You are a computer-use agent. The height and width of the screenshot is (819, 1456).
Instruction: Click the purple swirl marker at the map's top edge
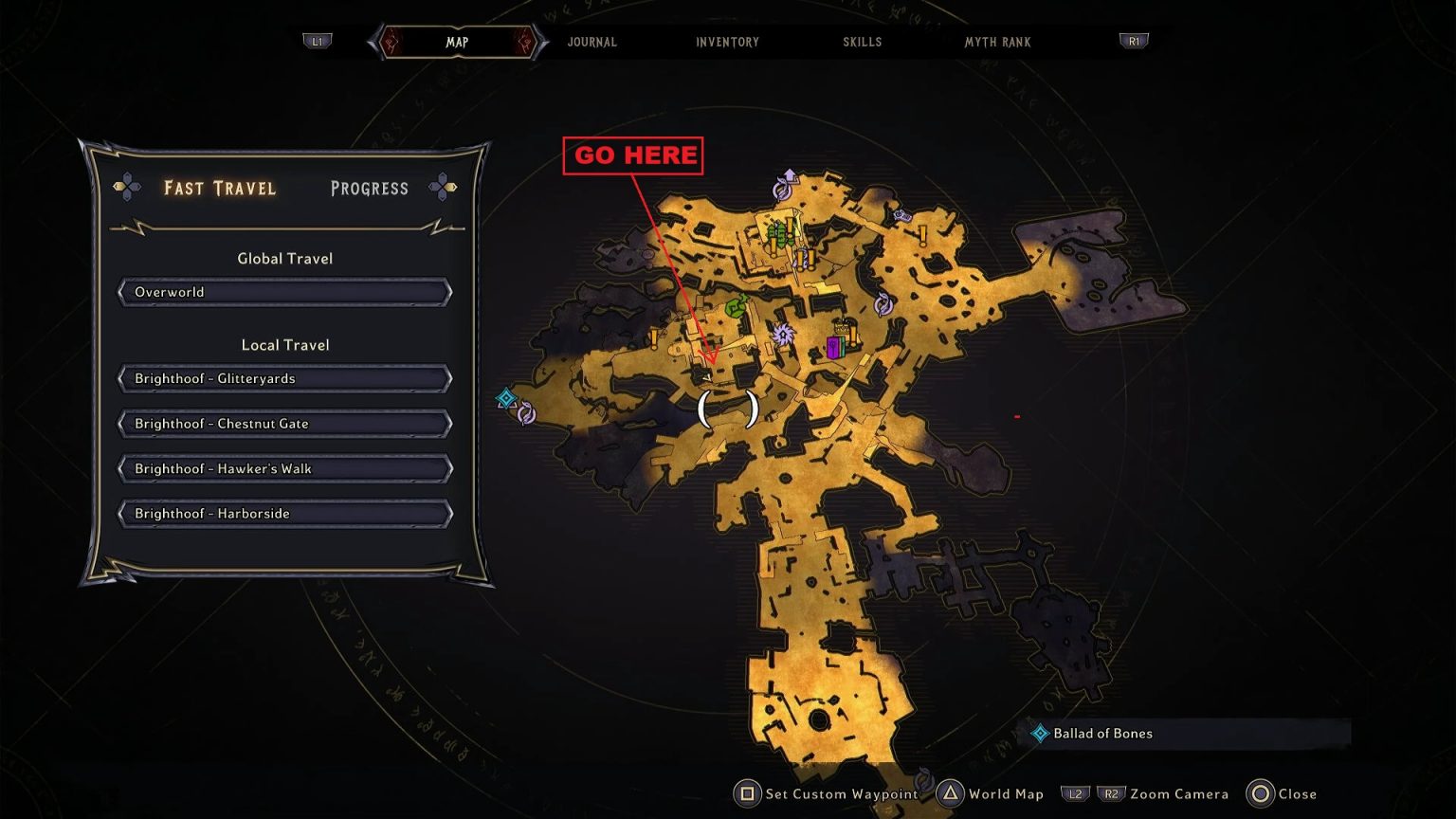781,190
